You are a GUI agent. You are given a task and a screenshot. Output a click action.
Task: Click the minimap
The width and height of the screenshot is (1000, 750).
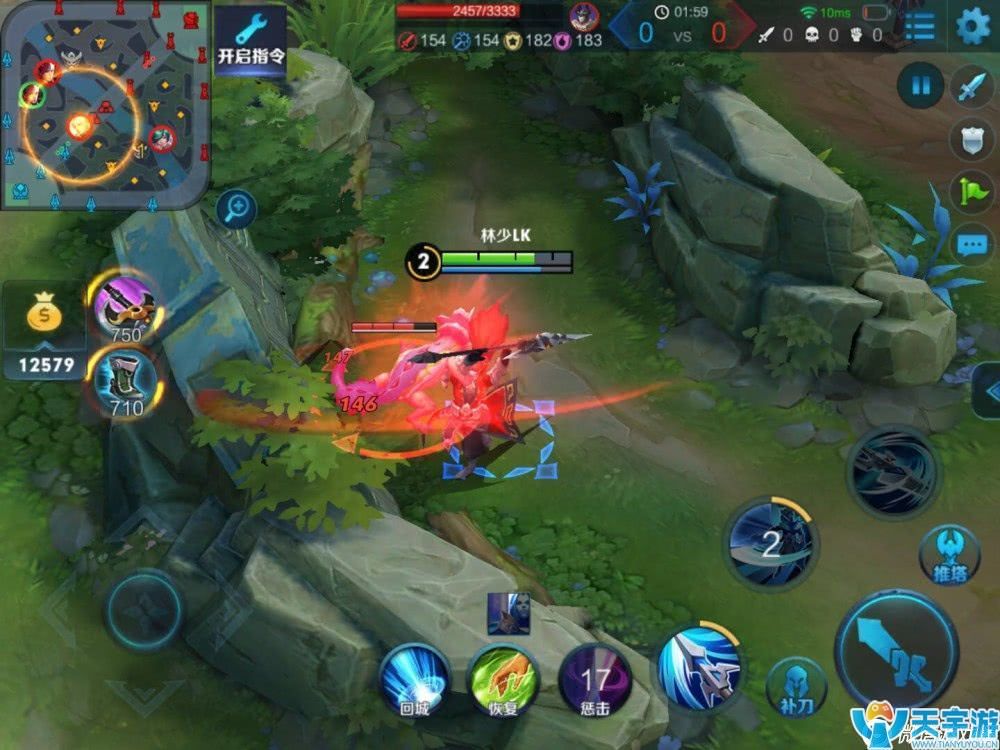pos(105,105)
